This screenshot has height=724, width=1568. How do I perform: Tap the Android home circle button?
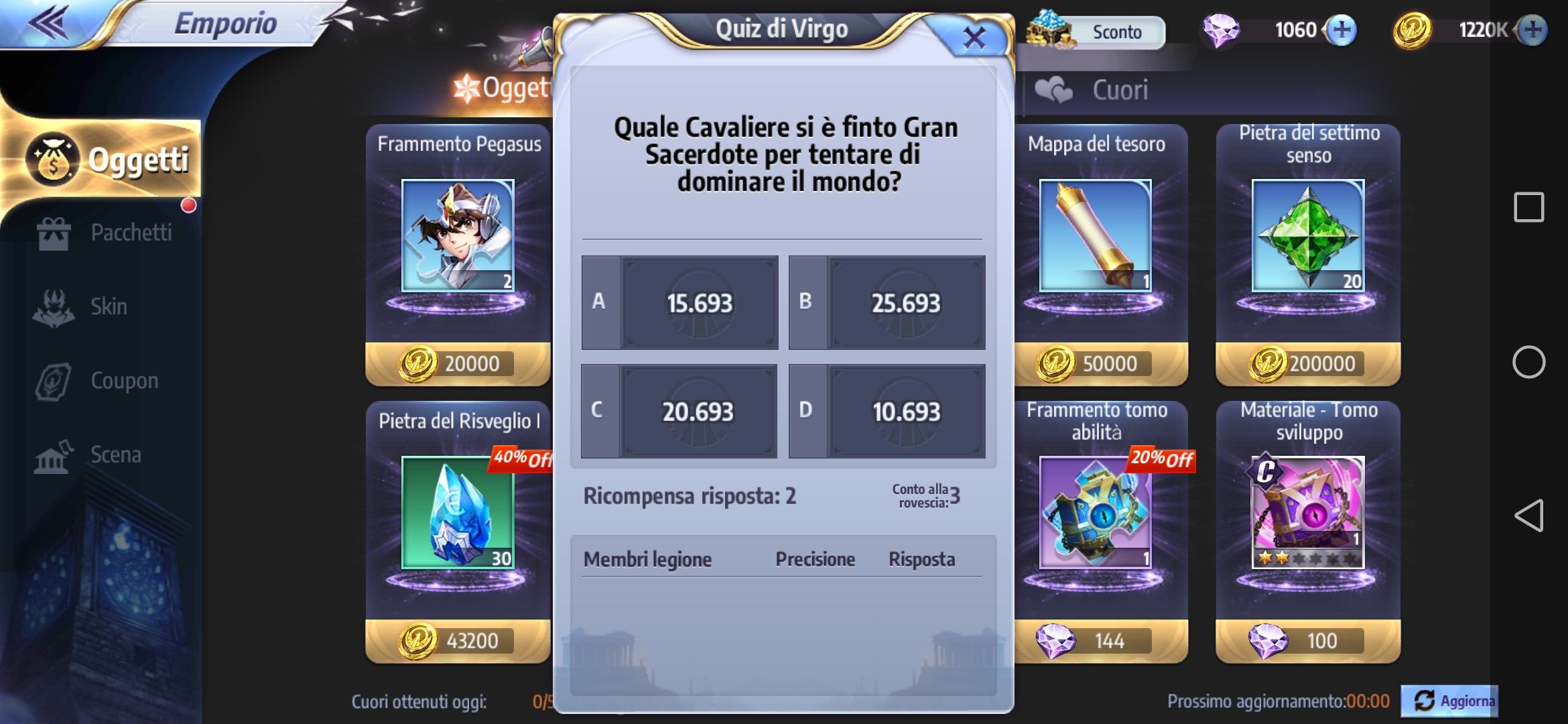1528,362
